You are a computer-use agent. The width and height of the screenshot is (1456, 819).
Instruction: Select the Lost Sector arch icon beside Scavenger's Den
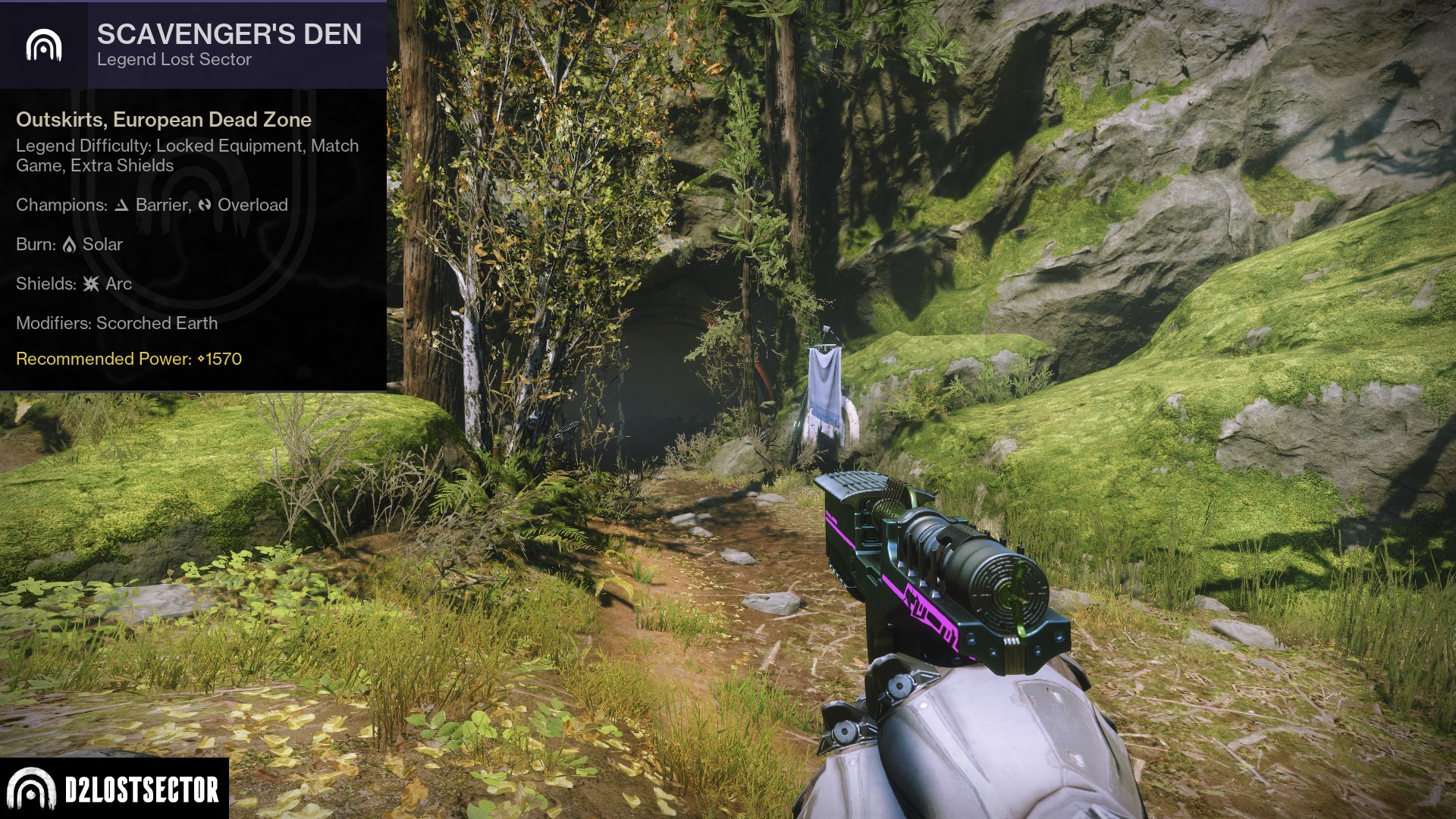[44, 45]
